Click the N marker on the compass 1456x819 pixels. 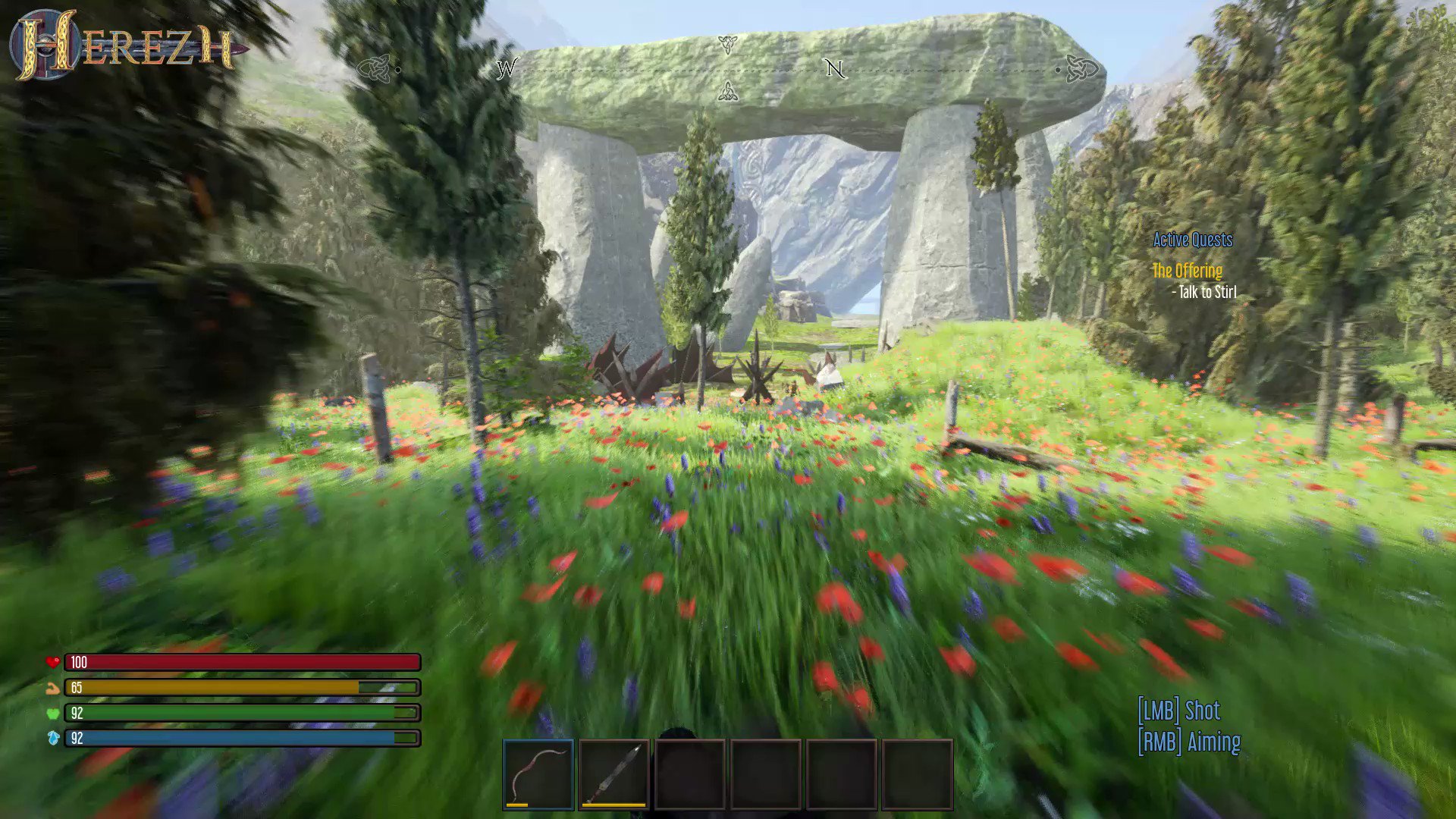tap(834, 69)
